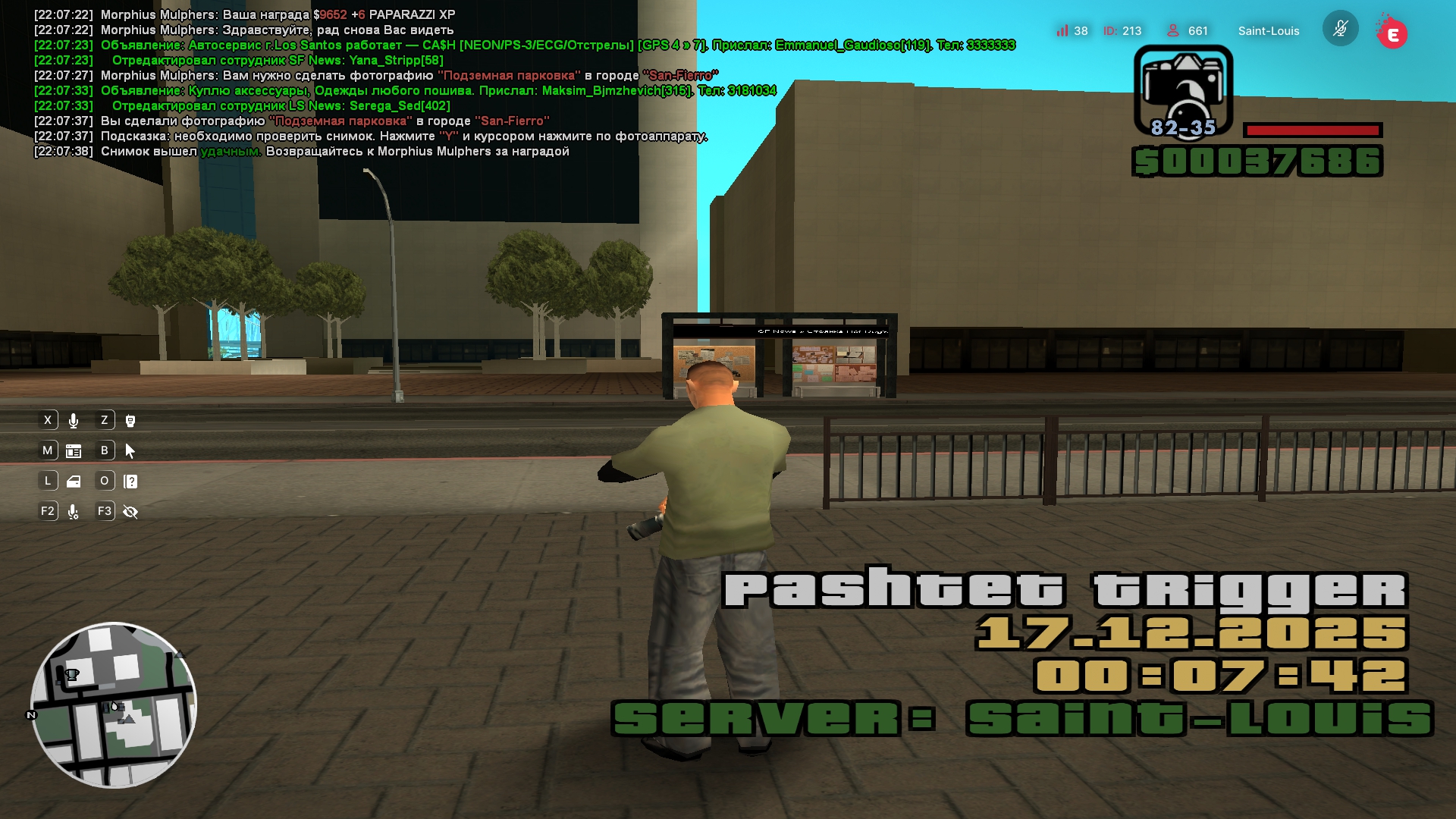The width and height of the screenshot is (1456, 819).
Task: Activate the mouse cursor icon
Action: 130,451
